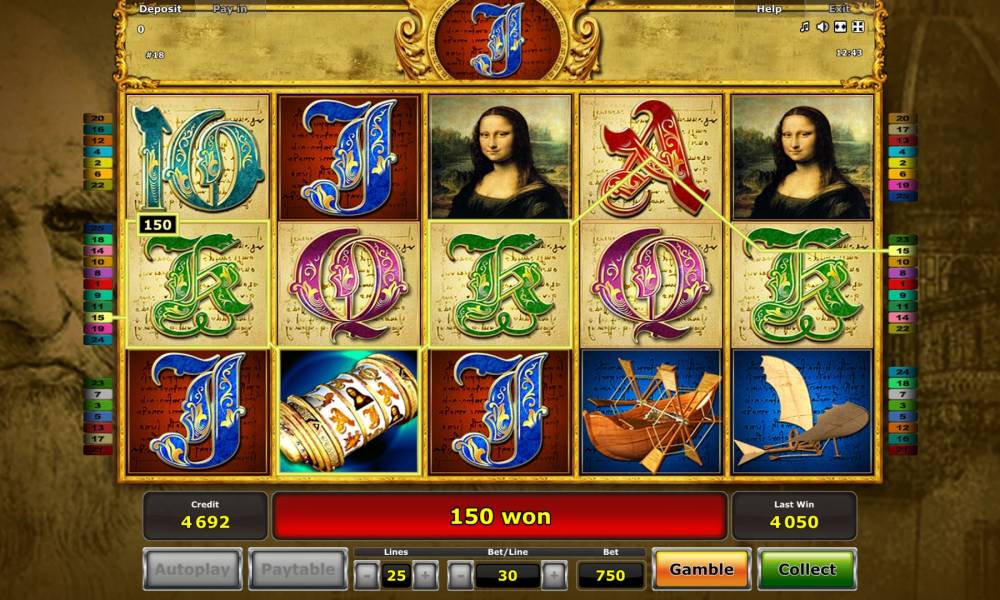Open the Paytable
The width and height of the screenshot is (1000, 600).
298,570
